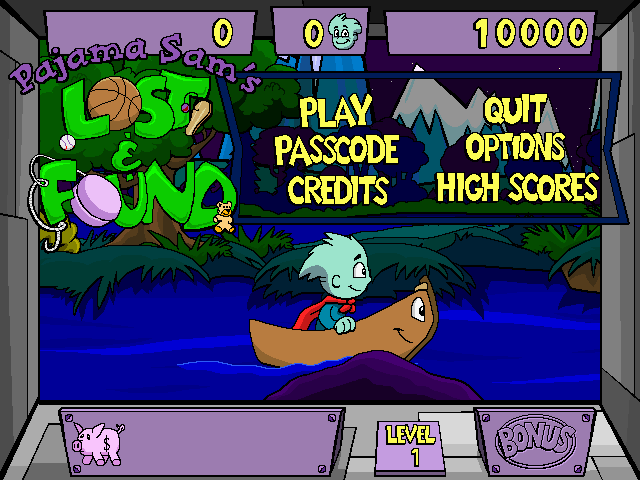The height and width of the screenshot is (480, 640).
Task: Open the OPTIONS menu
Action: click(x=515, y=148)
